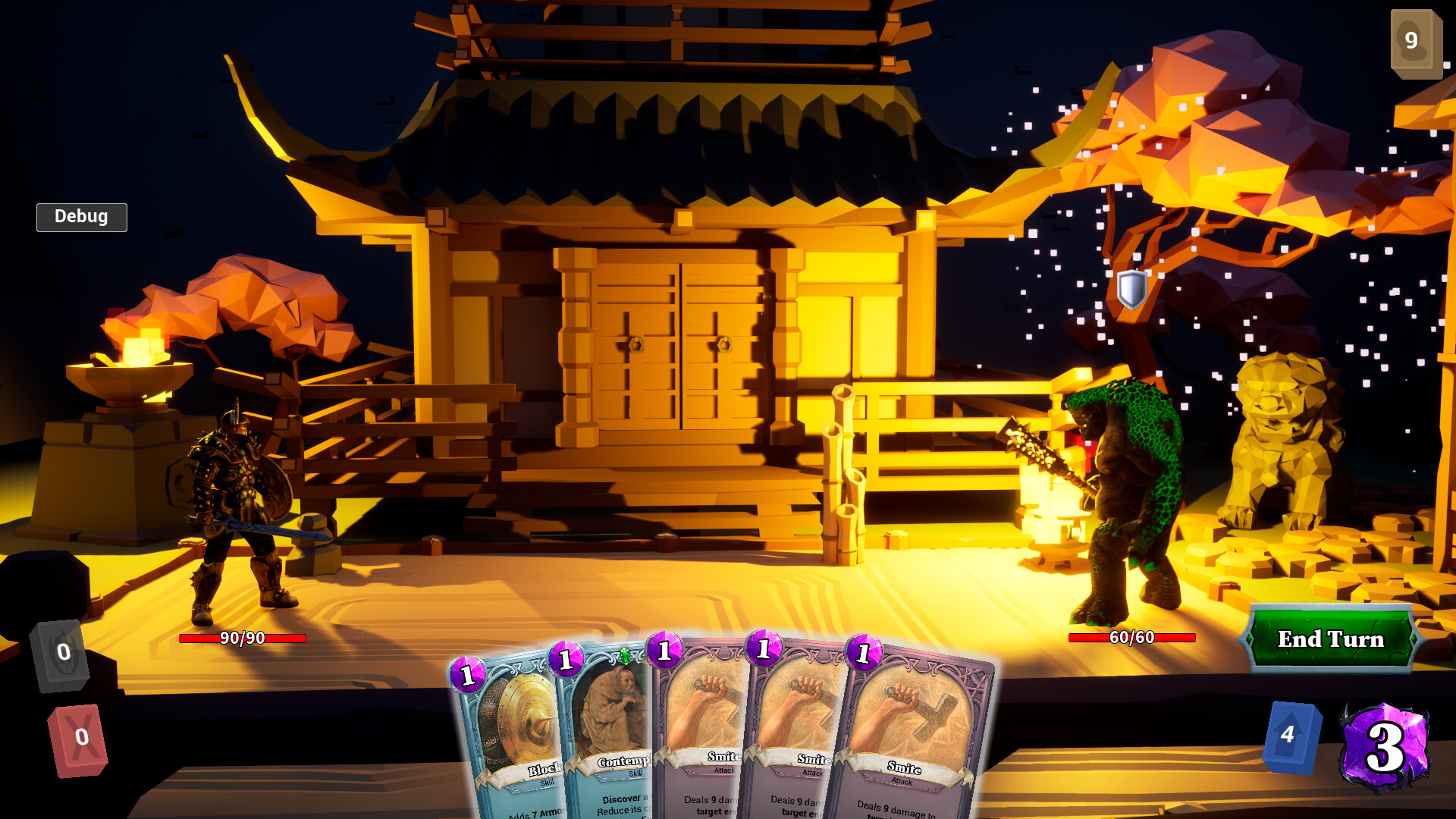Click the red X exhaust pile icon
Image resolution: width=1456 pixels, height=819 pixels.
[x=77, y=735]
